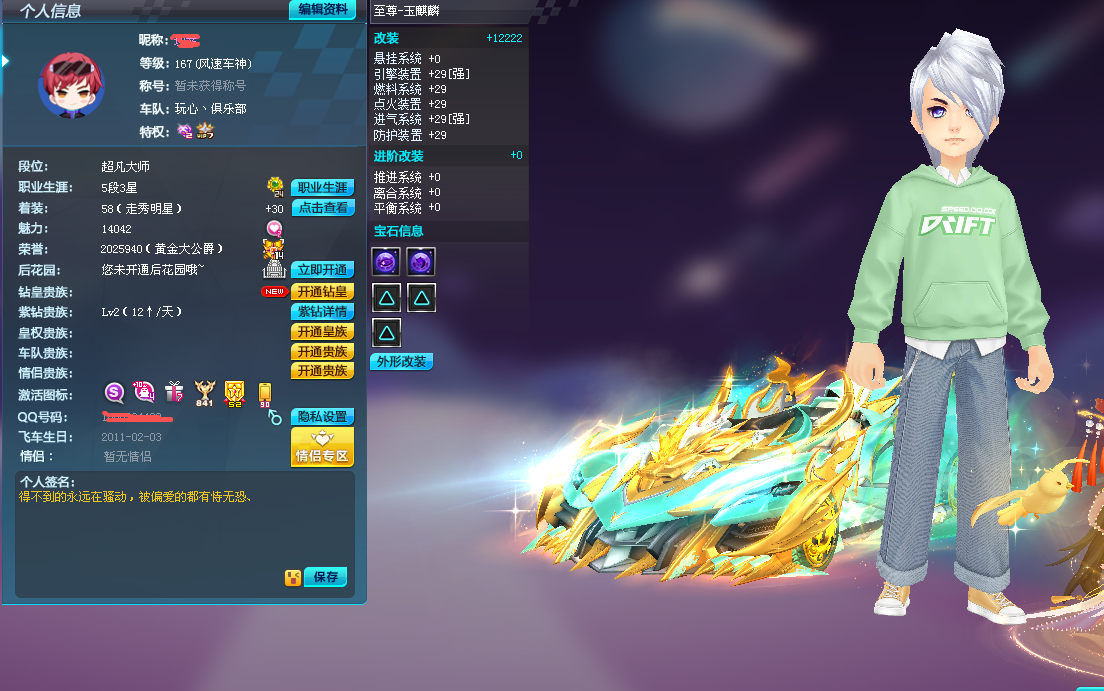Image resolution: width=1104 pixels, height=691 pixels.
Task: Click the 开通钻皇 button
Action: click(x=322, y=292)
